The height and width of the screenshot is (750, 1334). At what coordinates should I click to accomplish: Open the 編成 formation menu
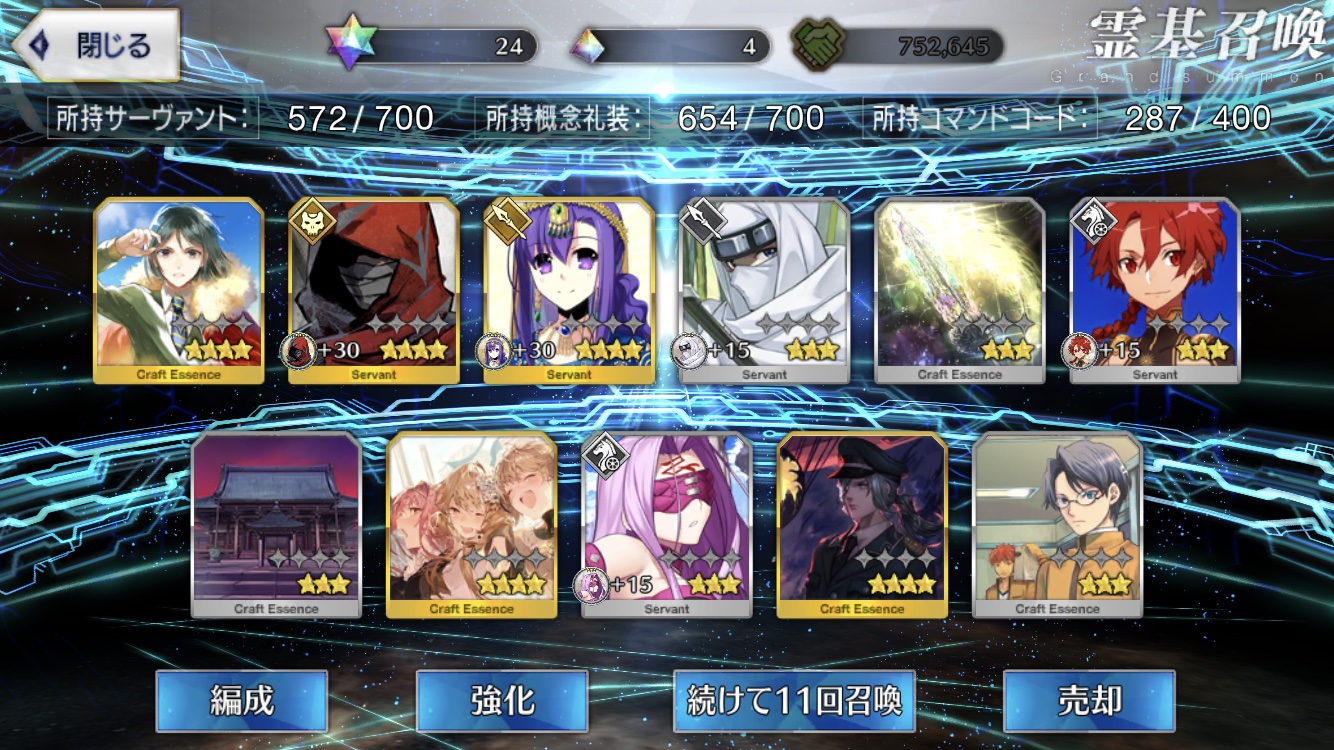pos(241,701)
